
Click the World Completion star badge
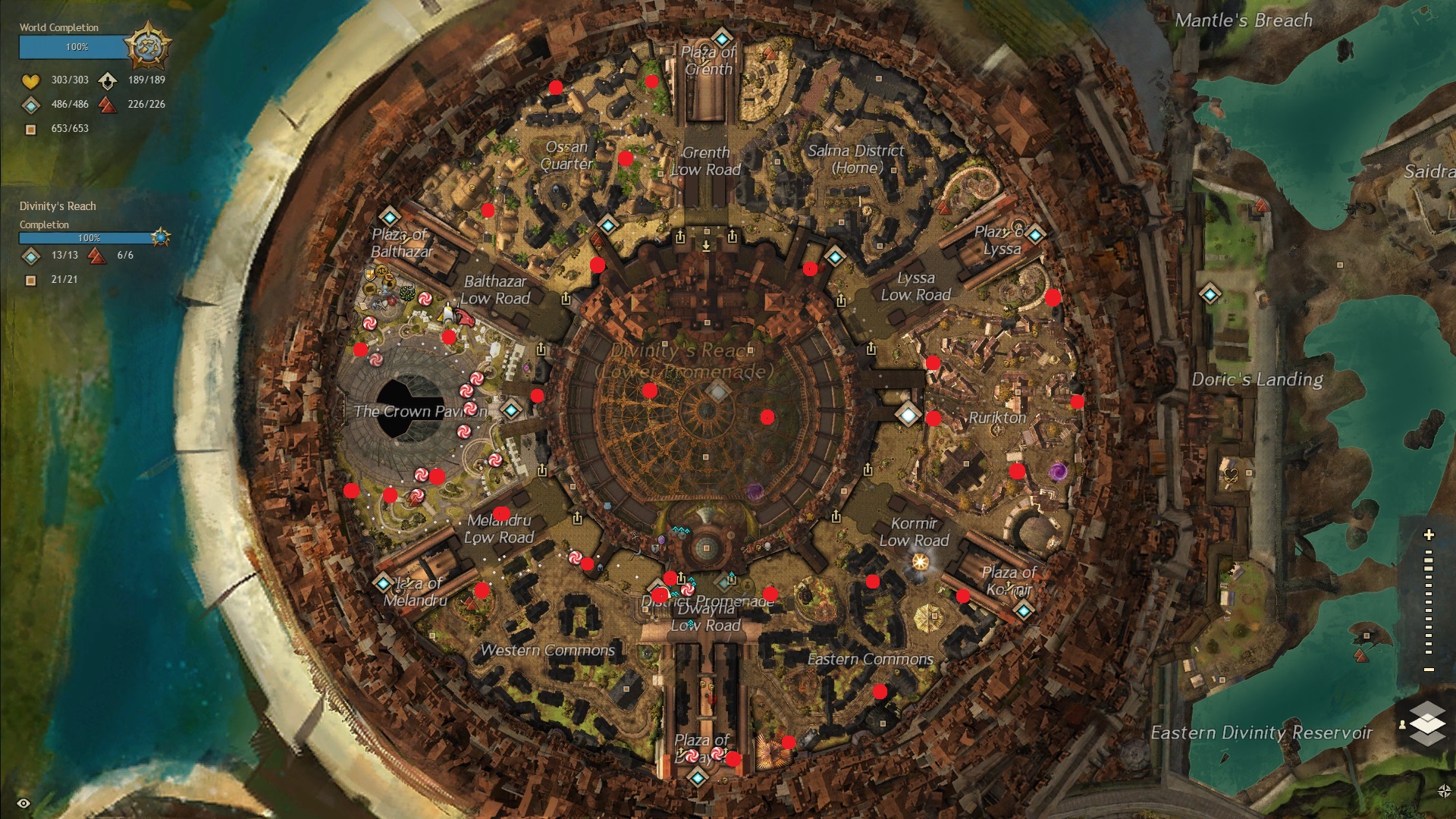tap(147, 46)
